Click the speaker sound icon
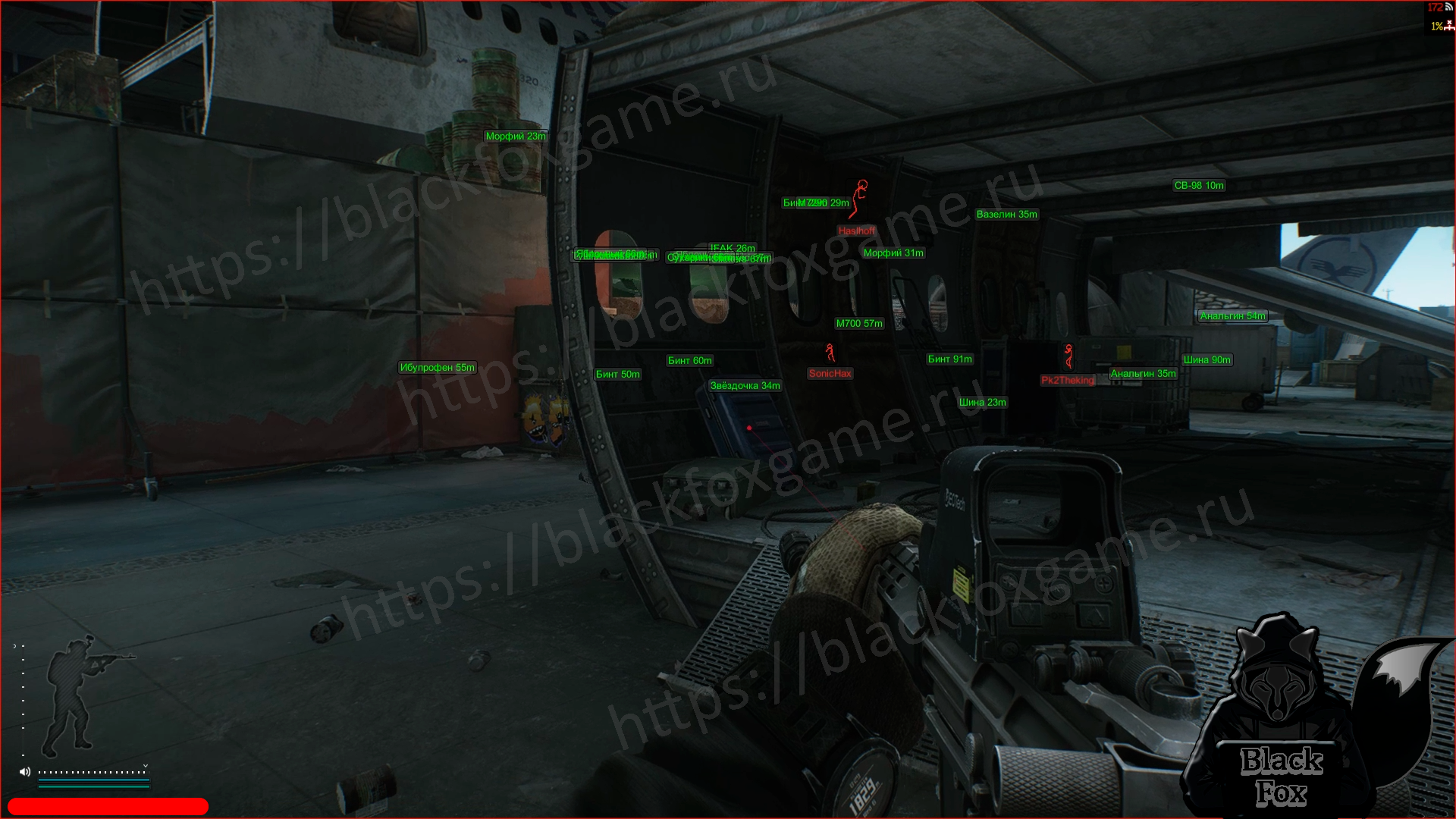Viewport: 1456px width, 819px height. click(x=25, y=772)
